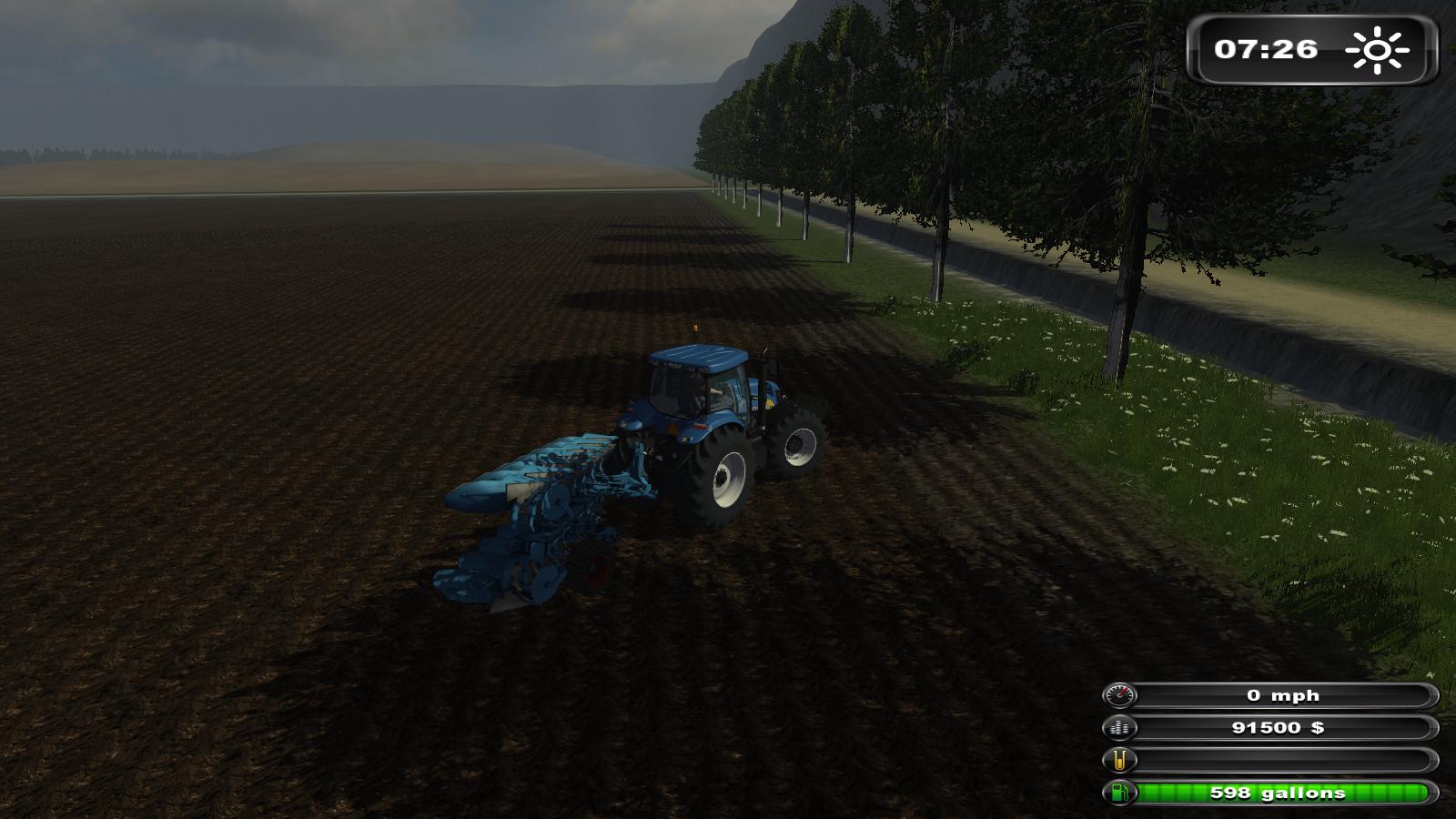Image resolution: width=1456 pixels, height=819 pixels.
Task: Click the yellow gauge icon on the third bar
Action: point(1118,760)
